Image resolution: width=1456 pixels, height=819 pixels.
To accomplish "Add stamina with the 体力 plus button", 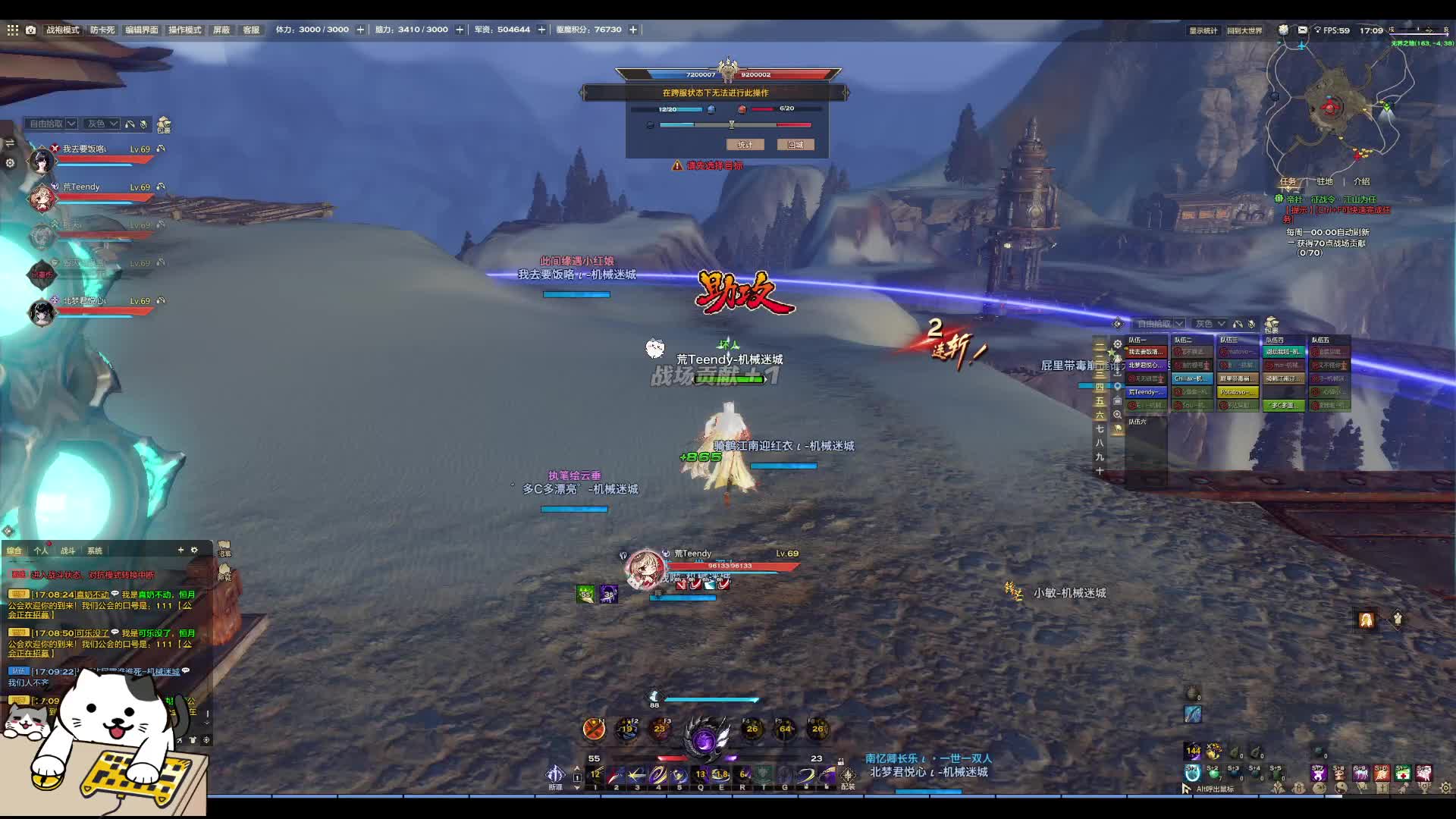I will 360,30.
